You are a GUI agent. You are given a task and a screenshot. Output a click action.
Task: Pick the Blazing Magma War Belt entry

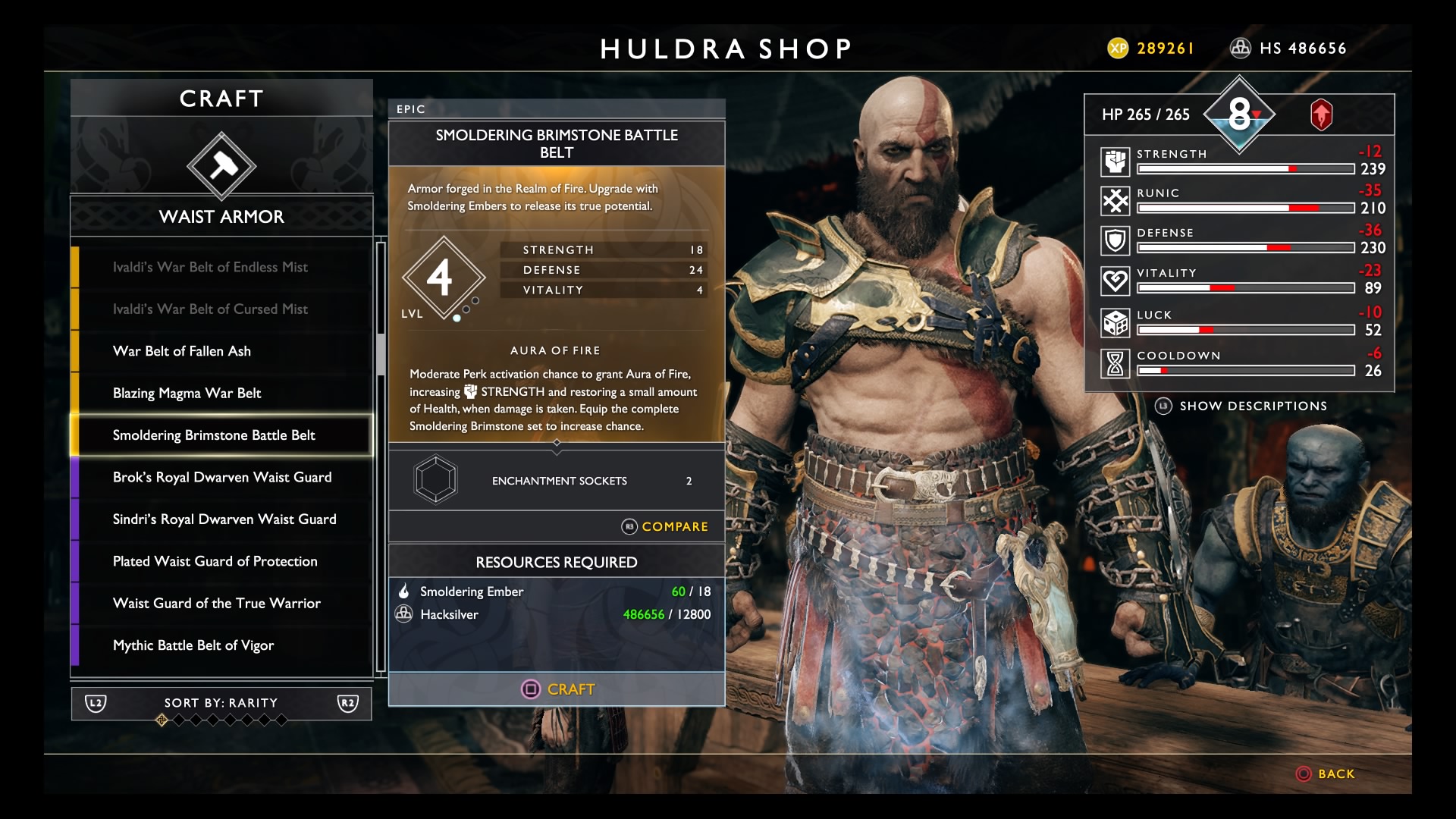click(187, 393)
